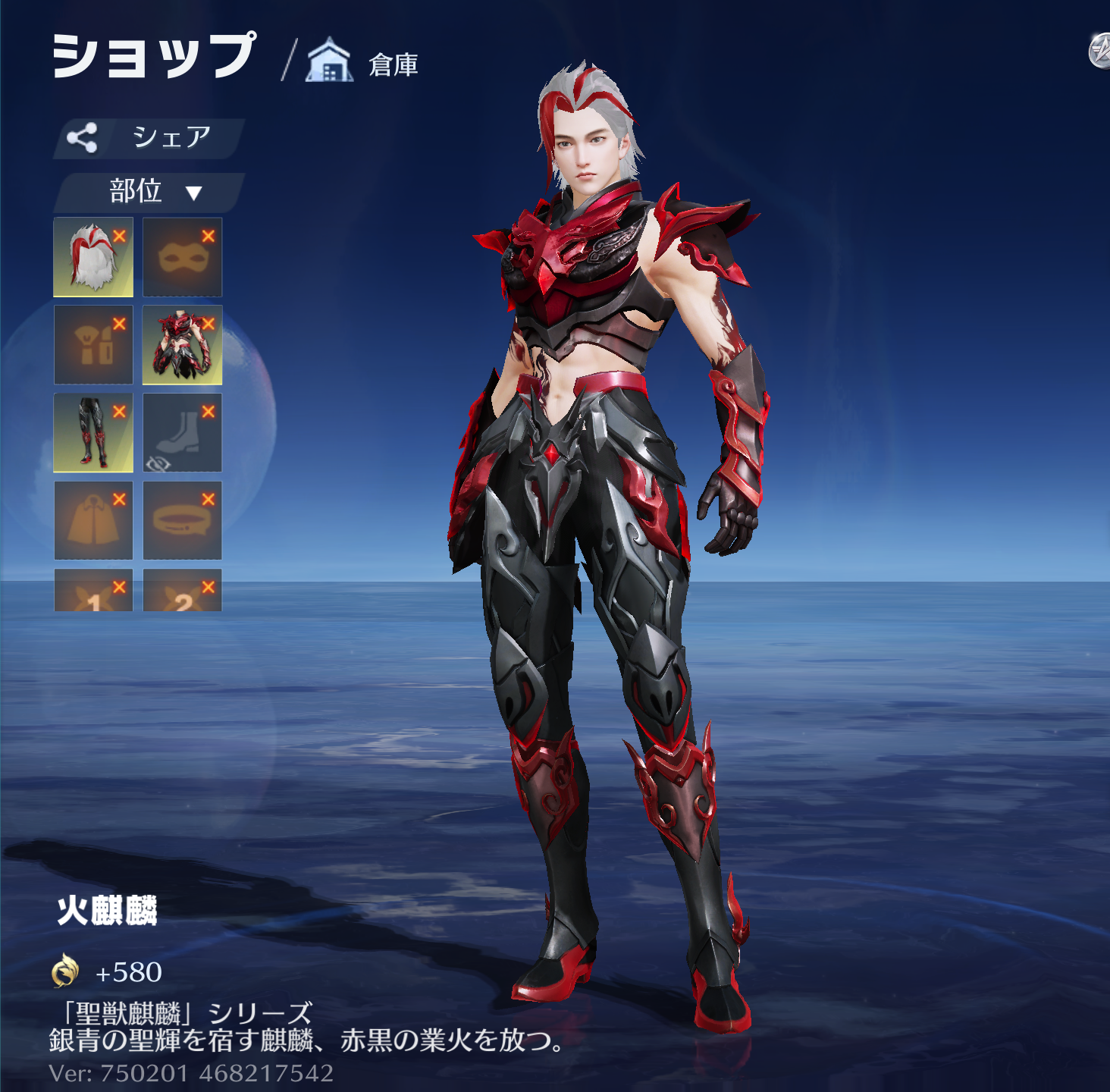Click the シェア share button
Image resolution: width=1110 pixels, height=1092 pixels.
149,138
